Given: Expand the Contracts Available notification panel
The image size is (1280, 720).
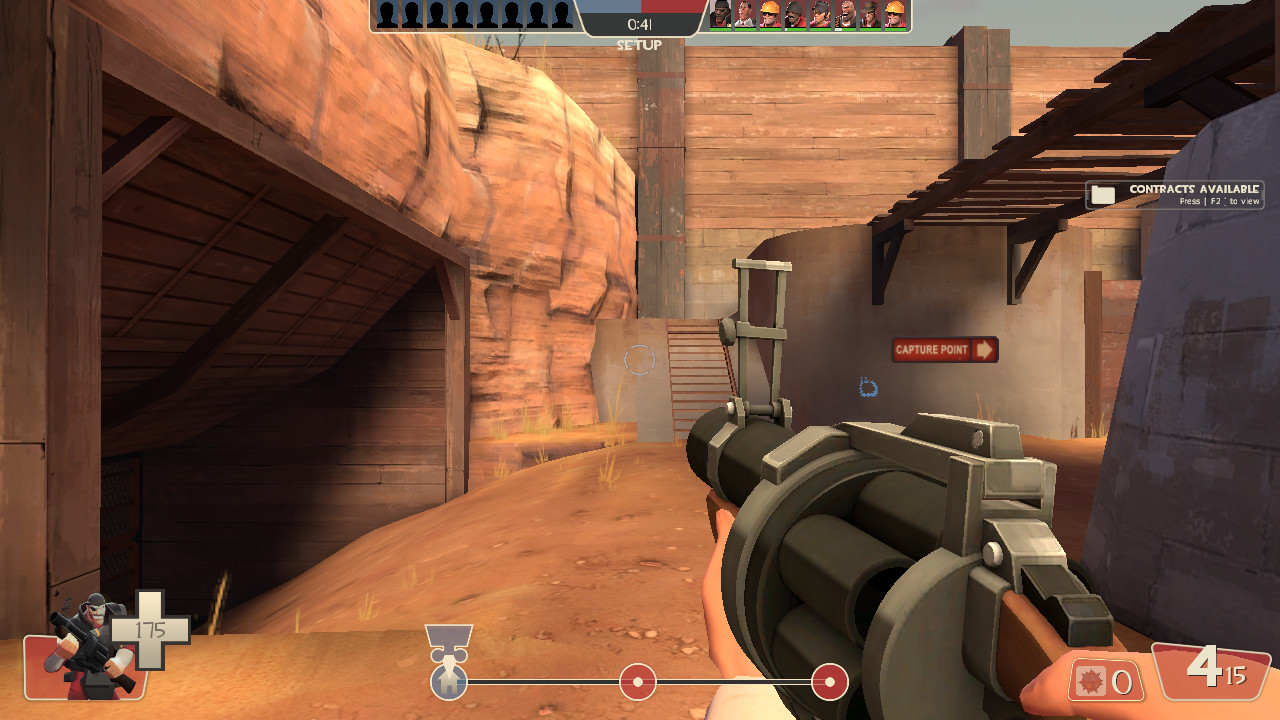Looking at the screenshot, I should point(1175,193).
